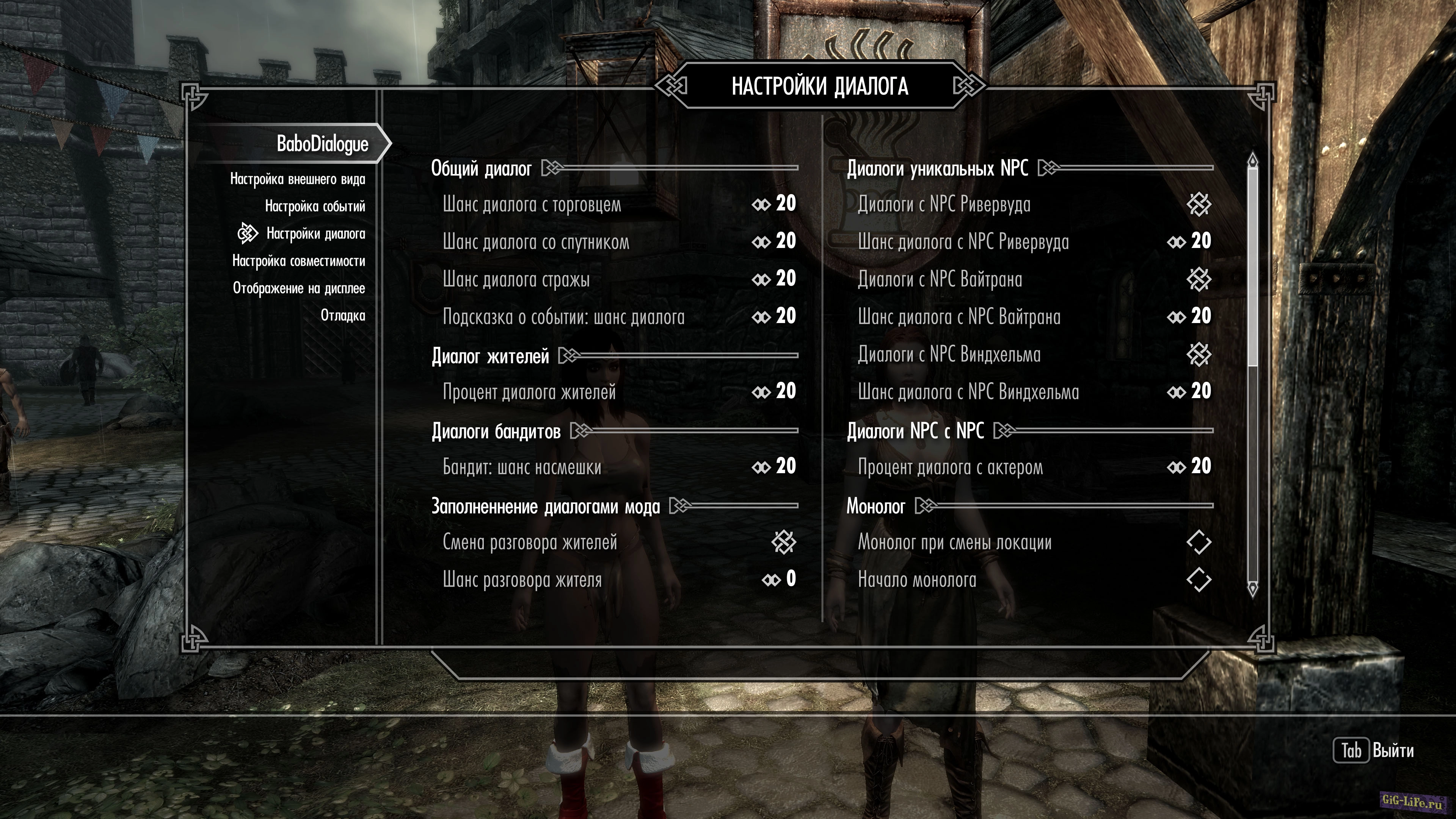Enable Монолог при смены локации

tap(1198, 542)
